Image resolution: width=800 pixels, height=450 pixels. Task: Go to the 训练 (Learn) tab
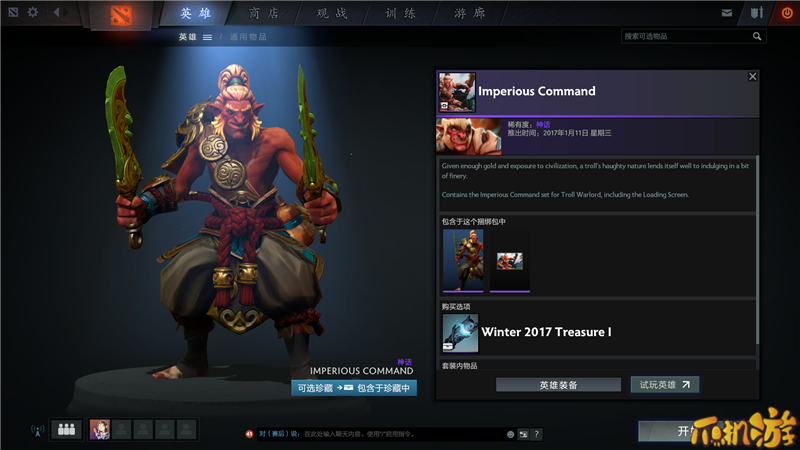pos(402,13)
